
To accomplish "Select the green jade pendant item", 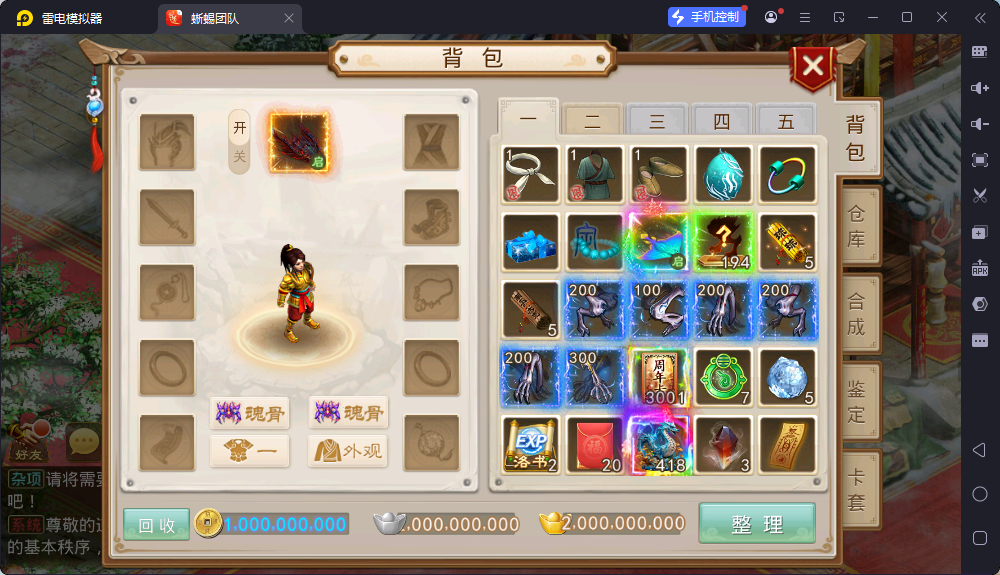I will pyautogui.click(x=722, y=376).
